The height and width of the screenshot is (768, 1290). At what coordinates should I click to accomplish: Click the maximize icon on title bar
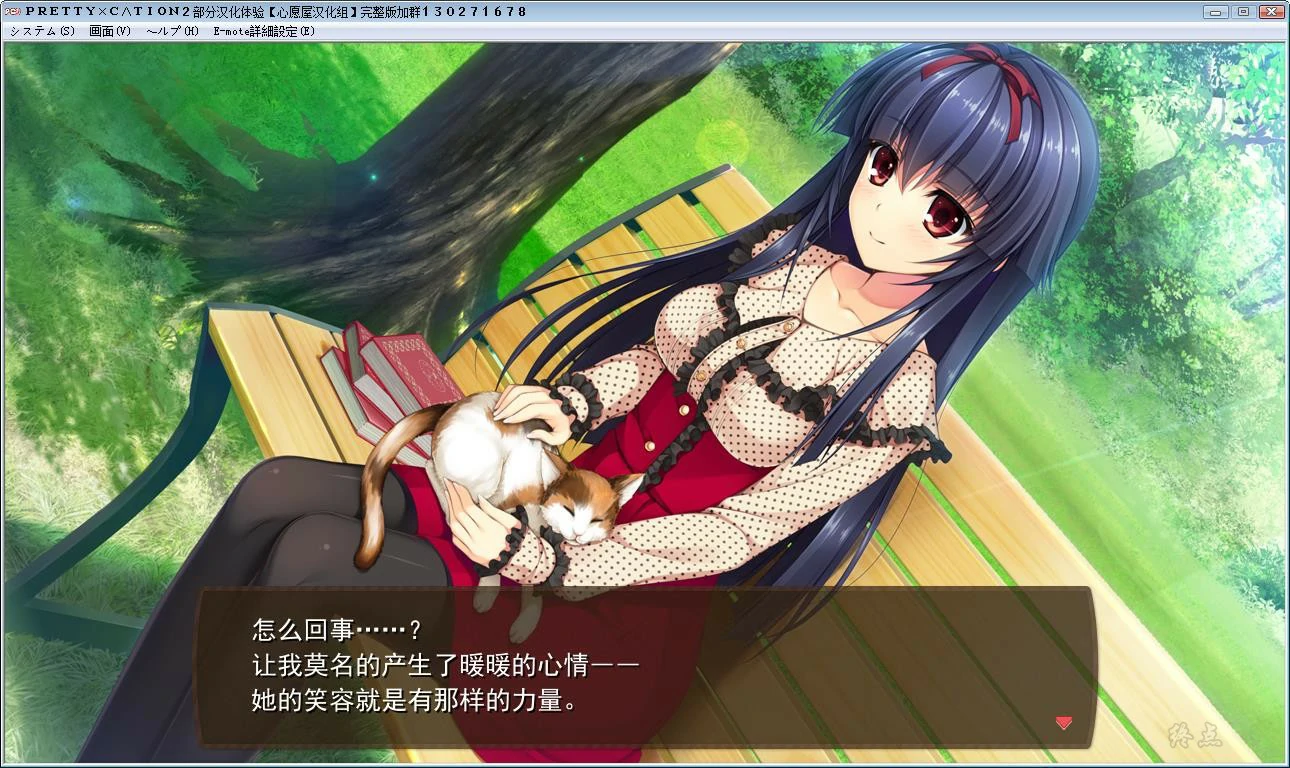1242,11
